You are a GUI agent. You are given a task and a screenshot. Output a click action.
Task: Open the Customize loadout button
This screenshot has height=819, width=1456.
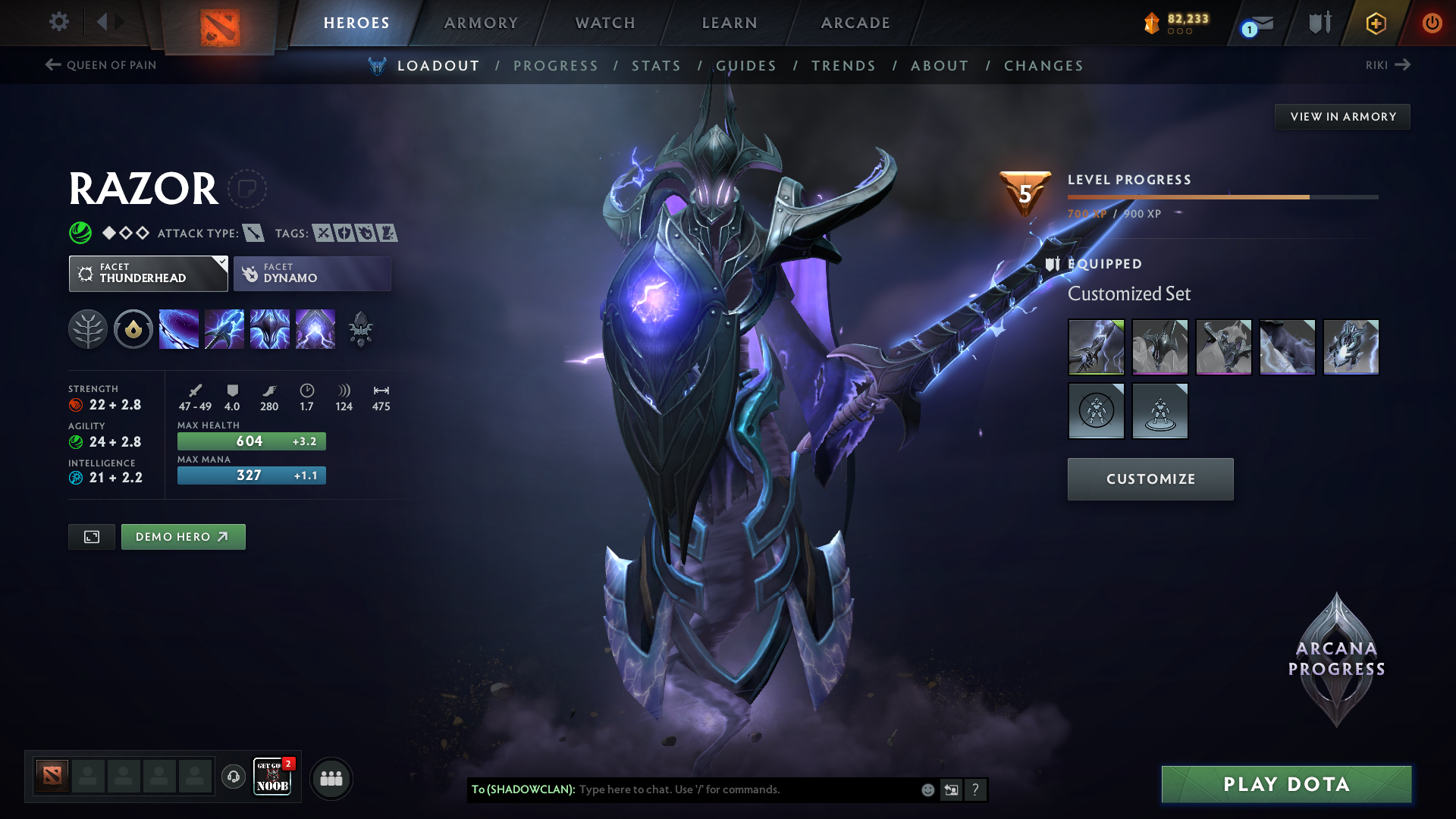1150,479
